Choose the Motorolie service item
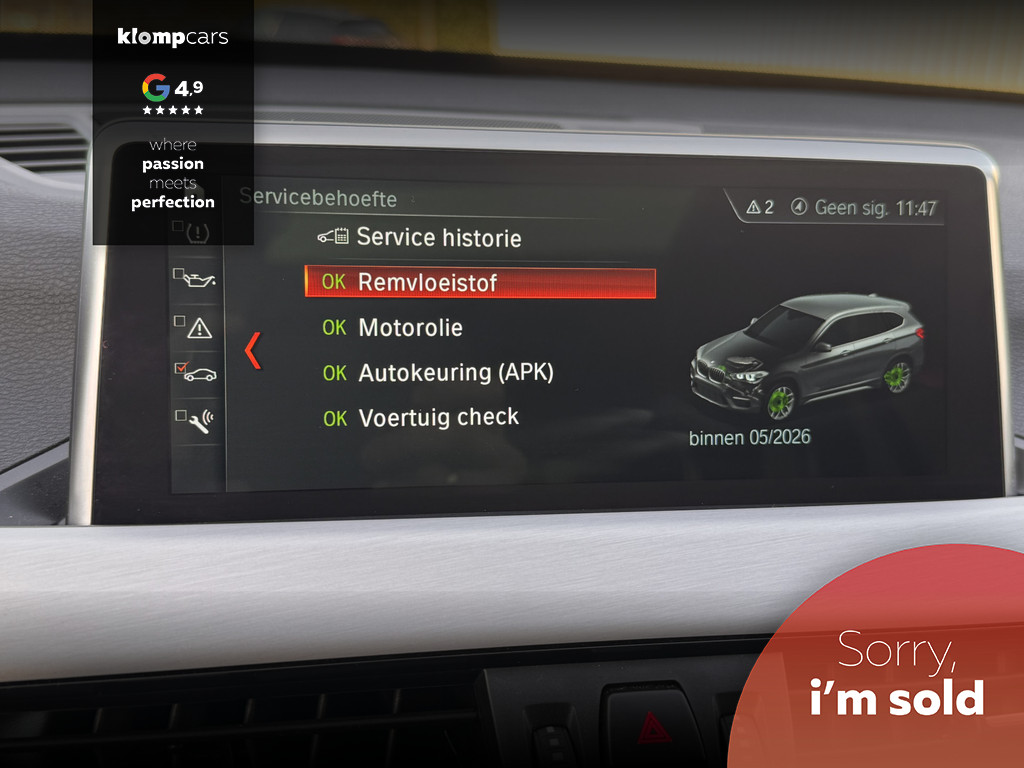Screen dimensions: 1024x768 coord(410,327)
